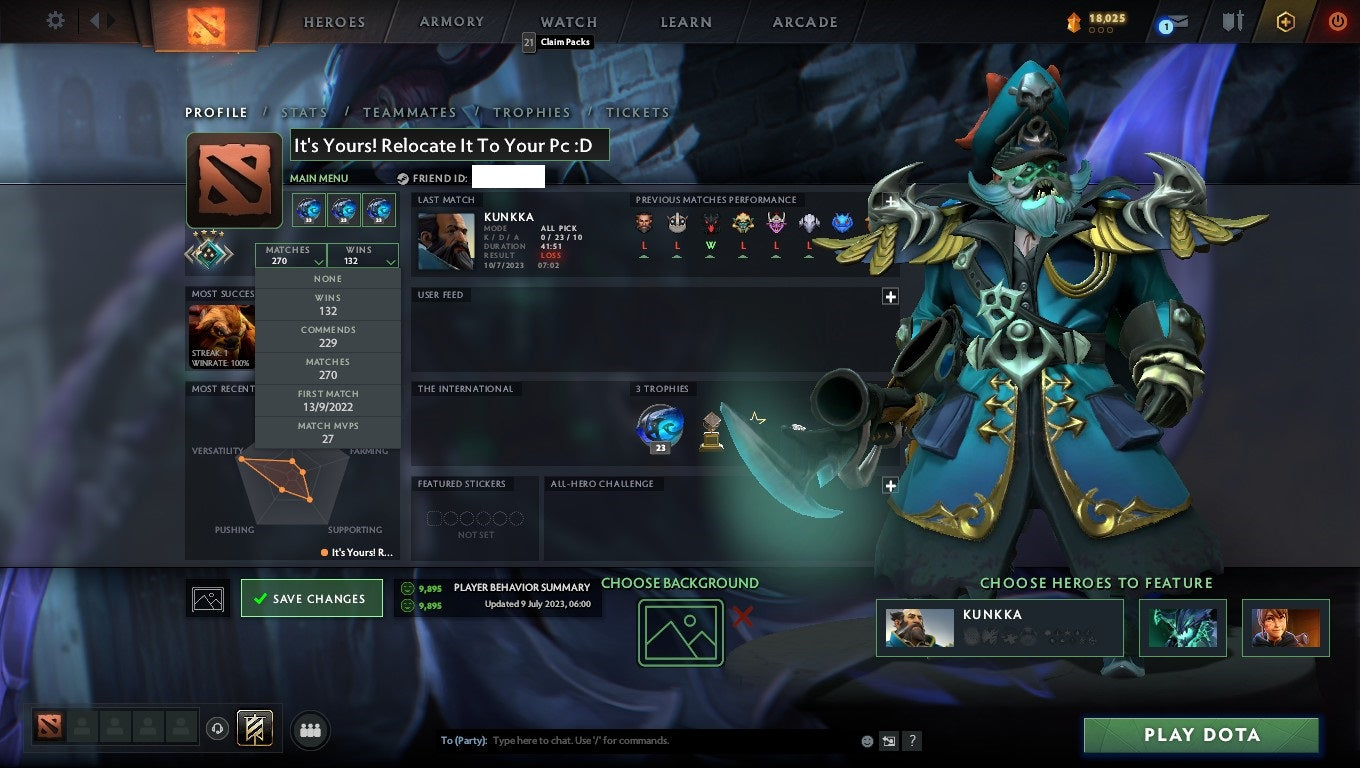Click the settings gear icon
Viewport: 1360px width, 768px height.
point(55,21)
